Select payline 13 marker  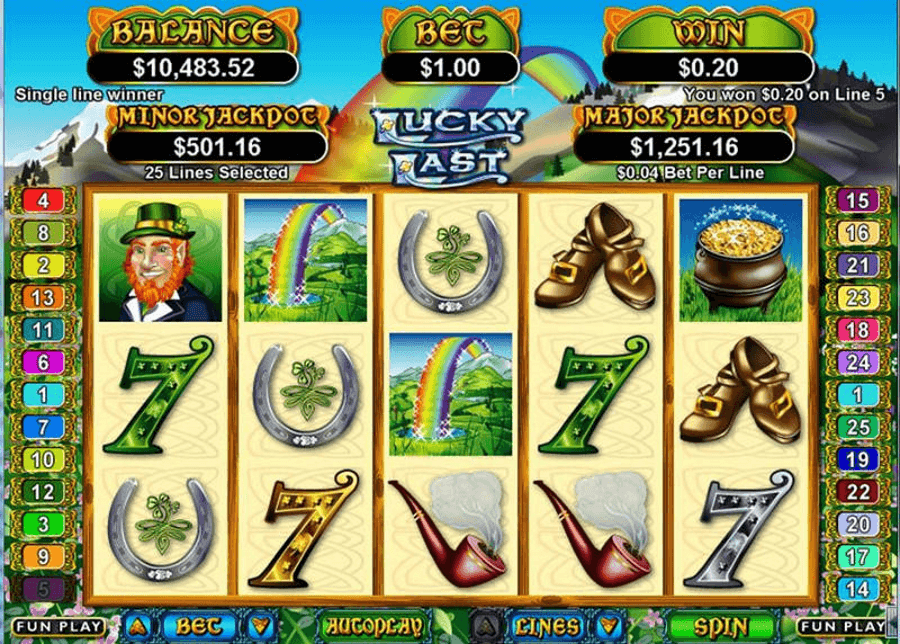42,297
